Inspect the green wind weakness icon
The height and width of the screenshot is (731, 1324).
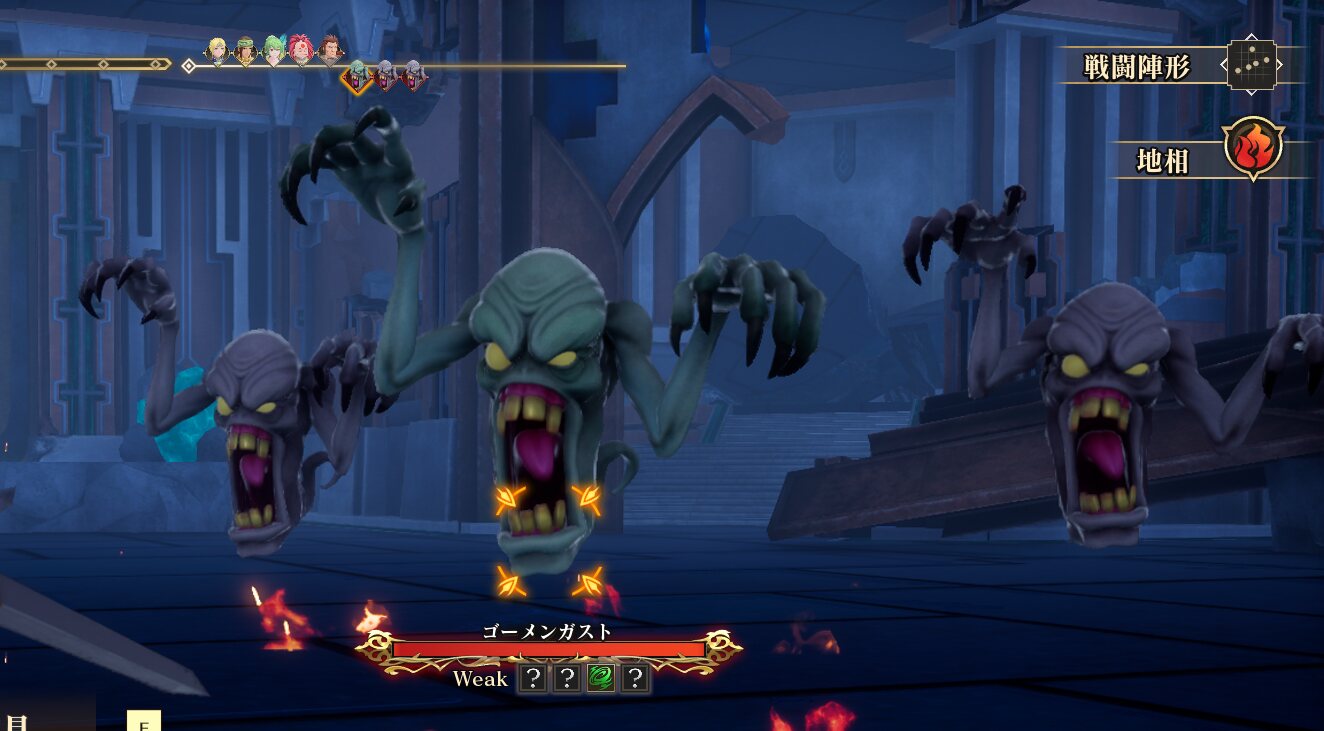point(600,679)
